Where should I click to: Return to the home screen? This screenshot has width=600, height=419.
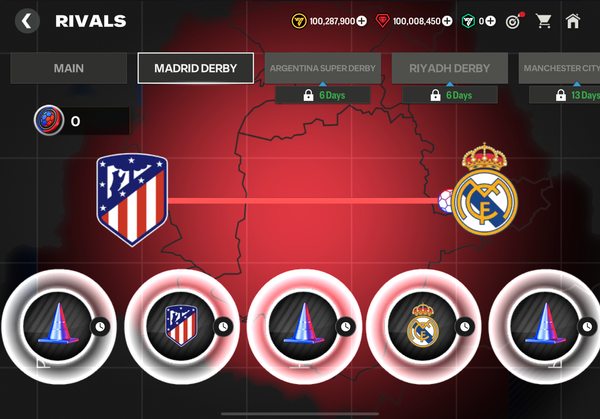pos(573,20)
